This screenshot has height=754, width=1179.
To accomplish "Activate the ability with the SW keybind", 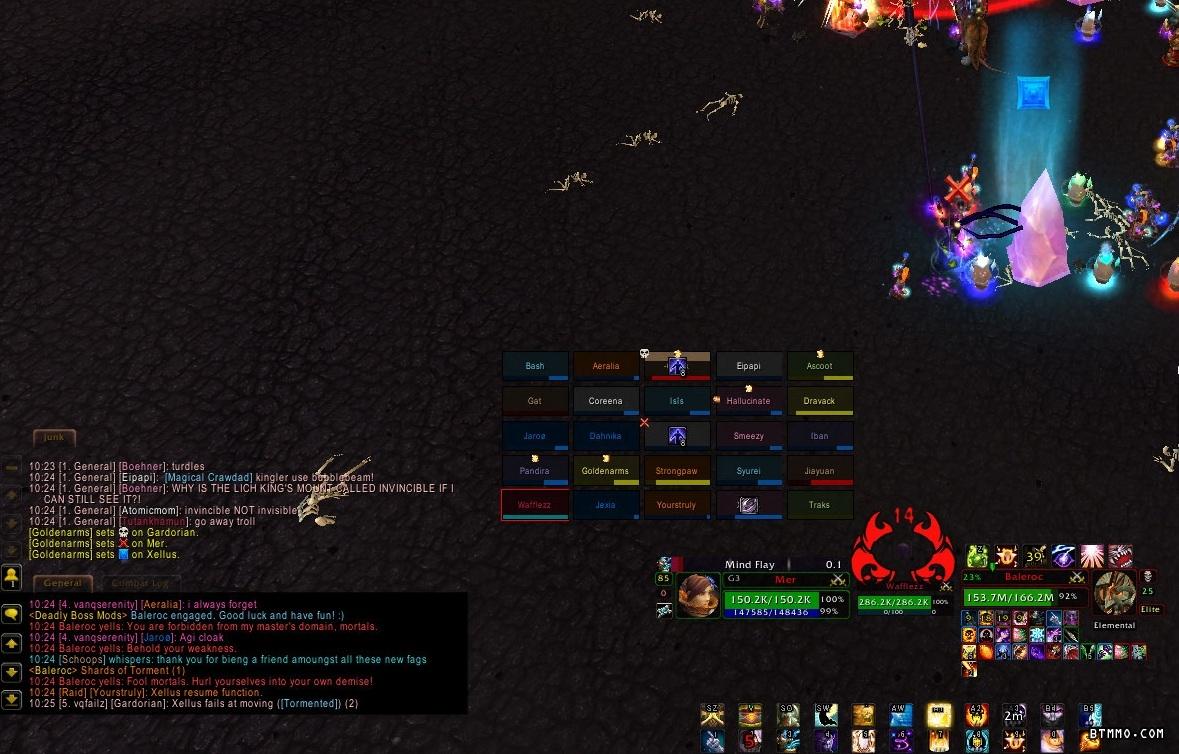I will point(825,716).
